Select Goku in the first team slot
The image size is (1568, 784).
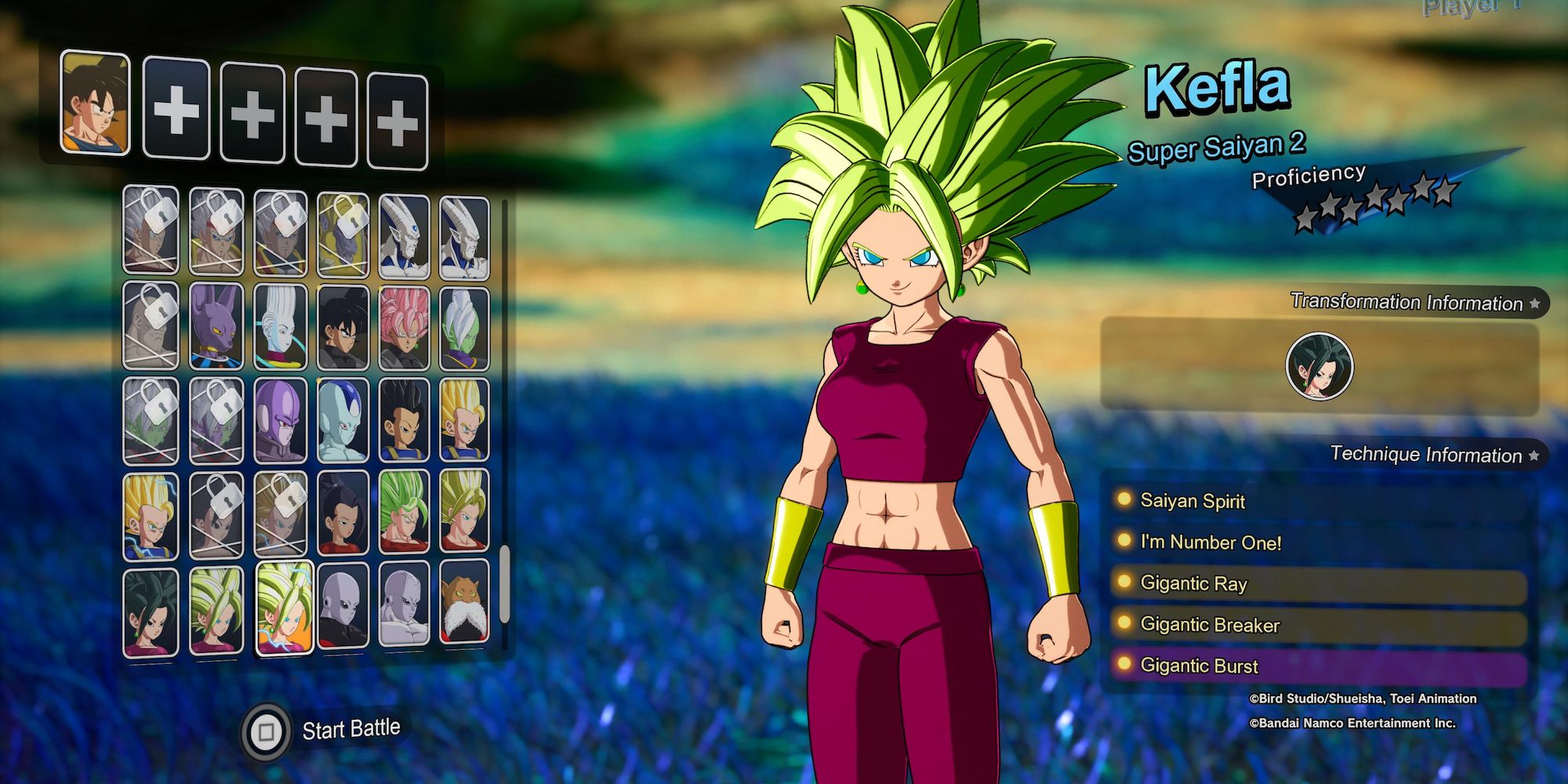pyautogui.click(x=95, y=103)
